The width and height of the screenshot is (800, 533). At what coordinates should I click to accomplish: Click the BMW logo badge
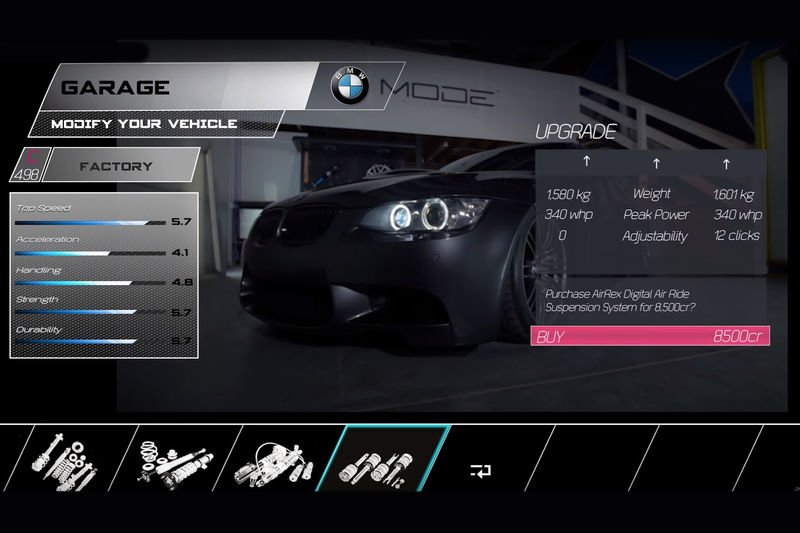click(x=350, y=87)
